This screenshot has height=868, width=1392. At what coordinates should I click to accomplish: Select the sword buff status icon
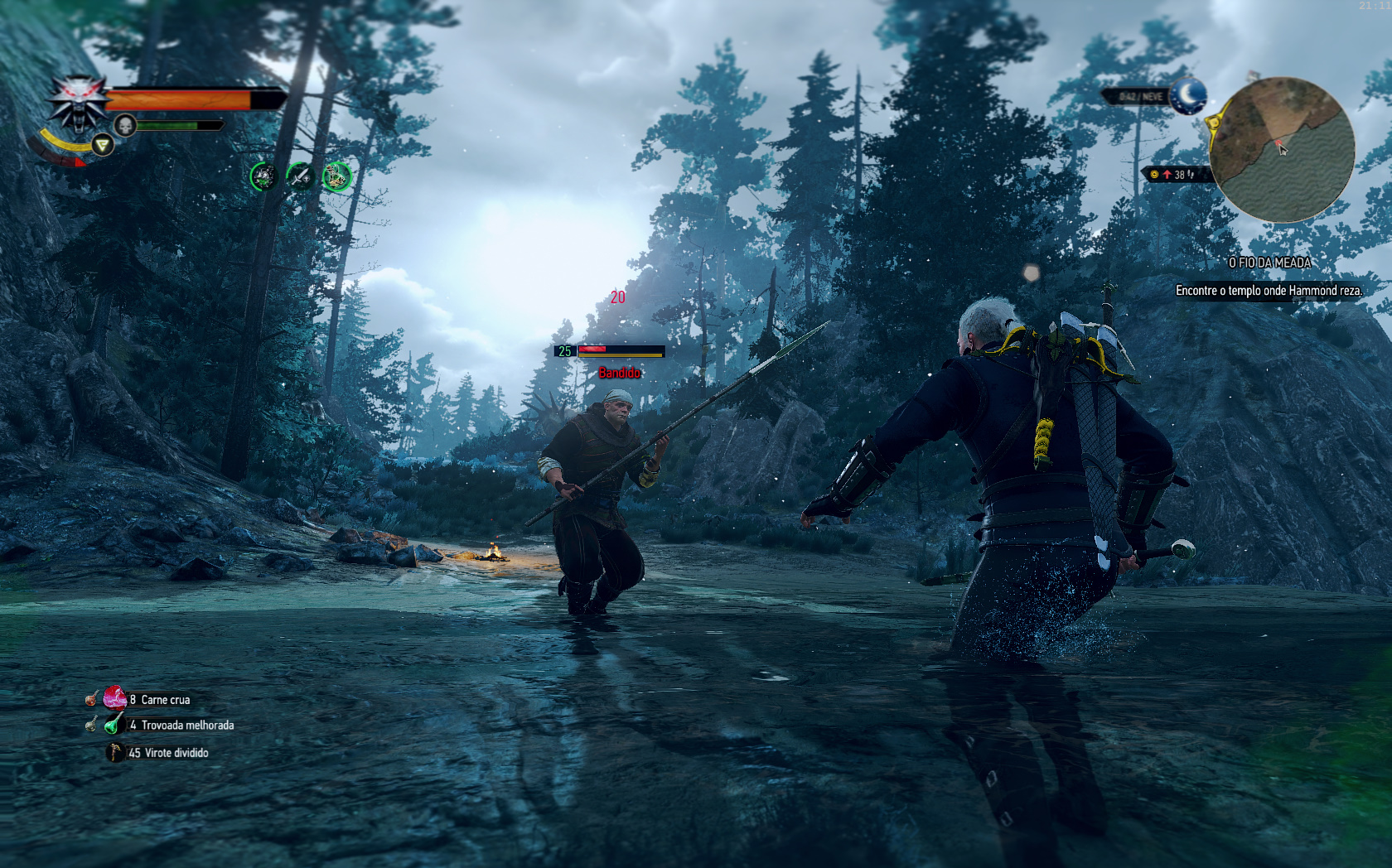pyautogui.click(x=300, y=176)
